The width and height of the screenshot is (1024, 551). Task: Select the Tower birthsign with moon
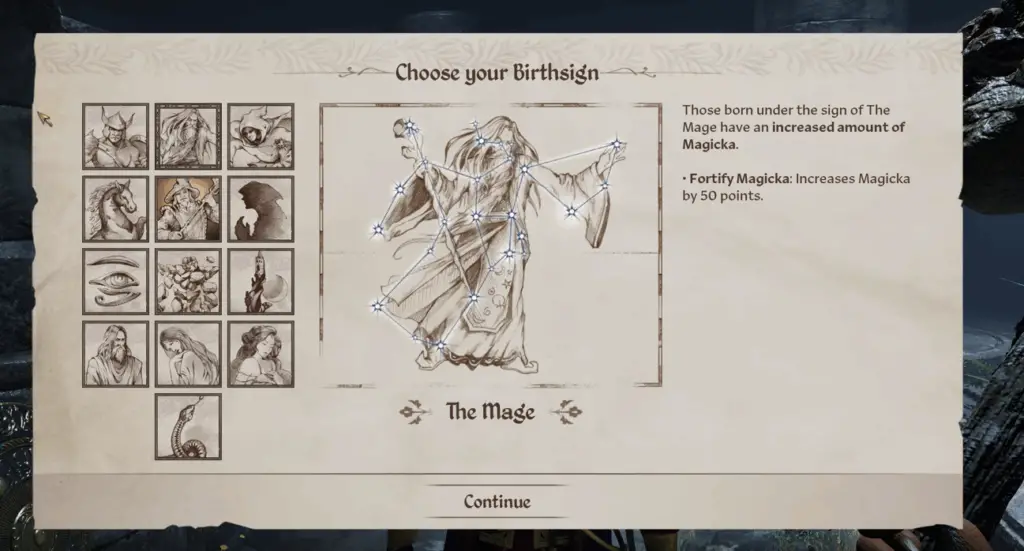(x=261, y=282)
